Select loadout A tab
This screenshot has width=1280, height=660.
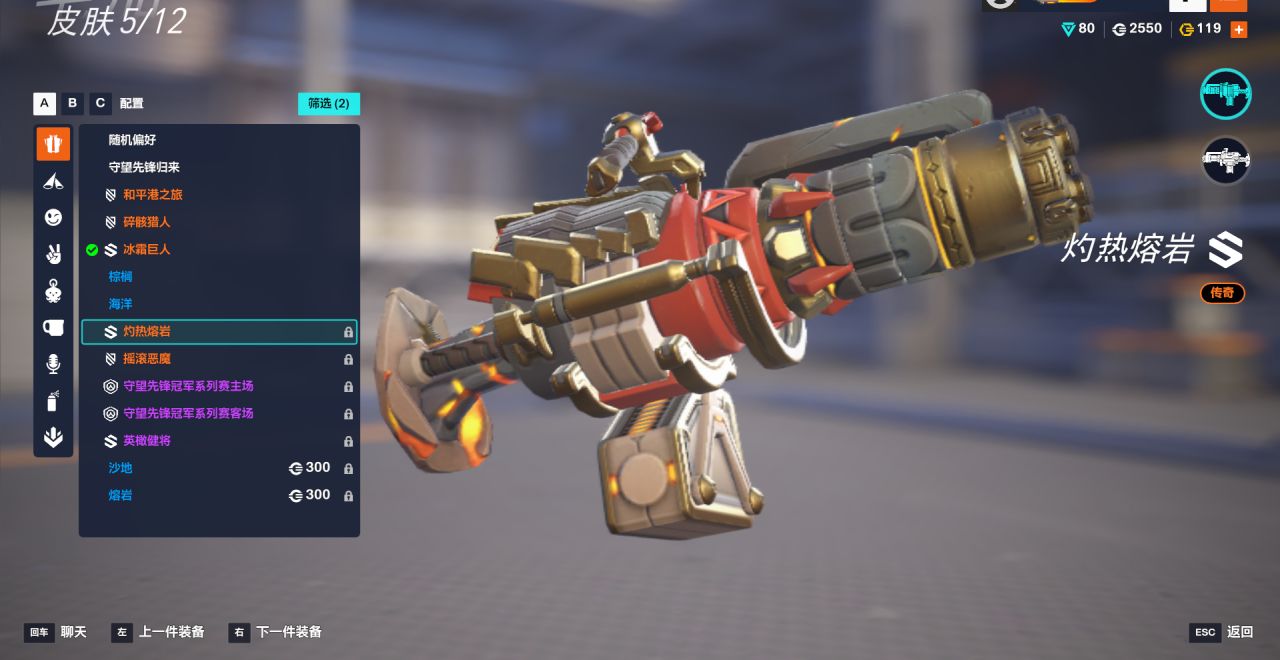(x=44, y=103)
